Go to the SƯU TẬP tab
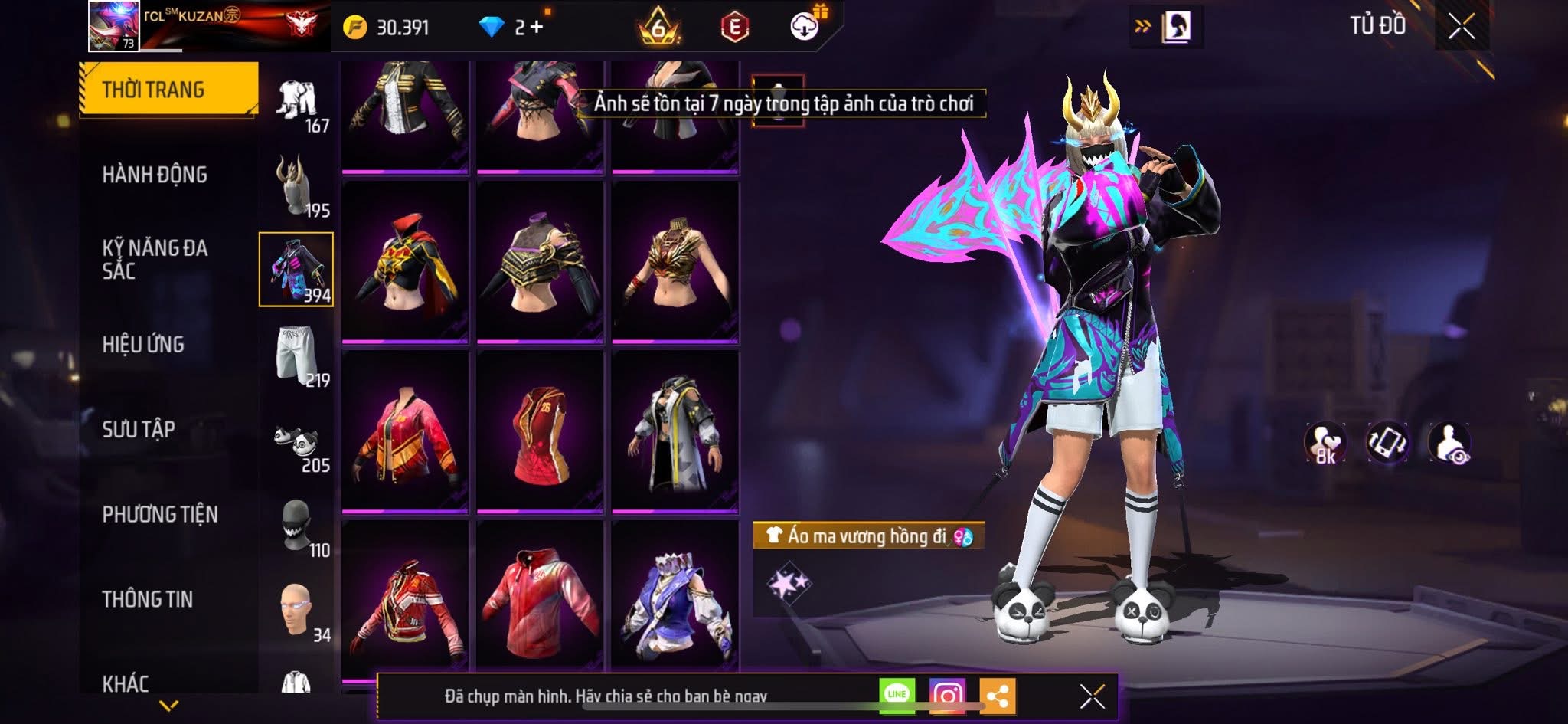 (x=139, y=429)
